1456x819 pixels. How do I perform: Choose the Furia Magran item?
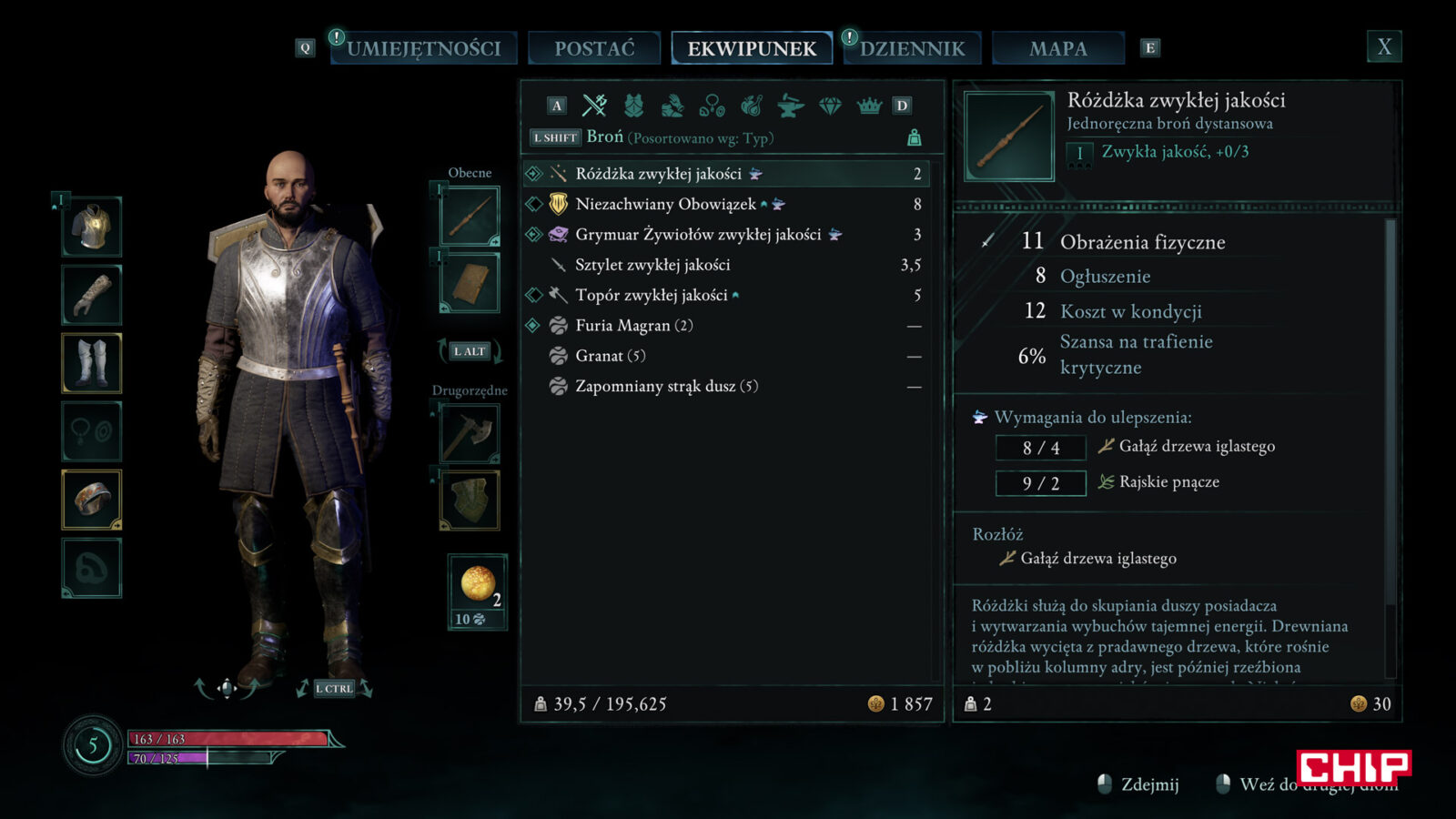[633, 326]
